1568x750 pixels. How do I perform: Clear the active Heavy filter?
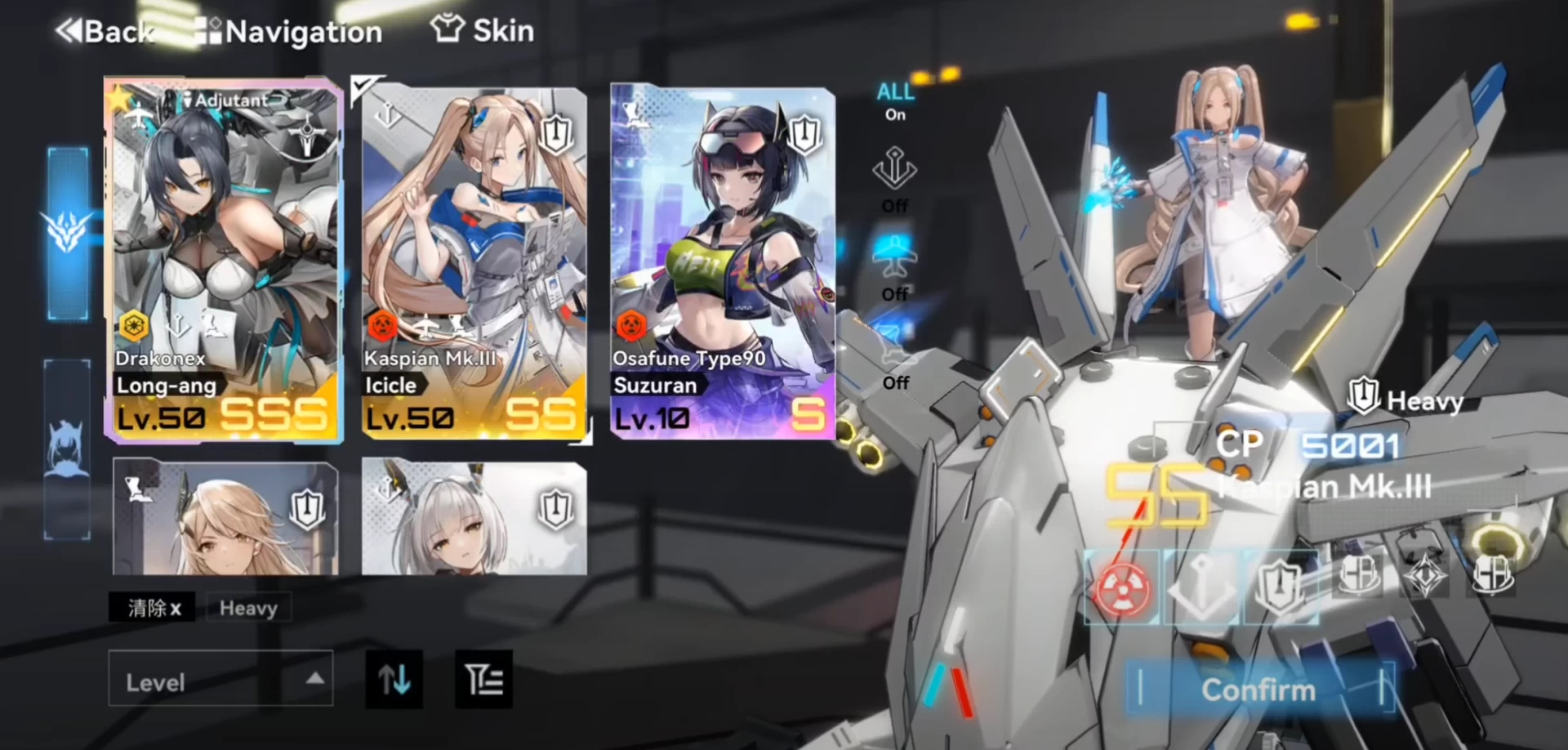pos(153,608)
